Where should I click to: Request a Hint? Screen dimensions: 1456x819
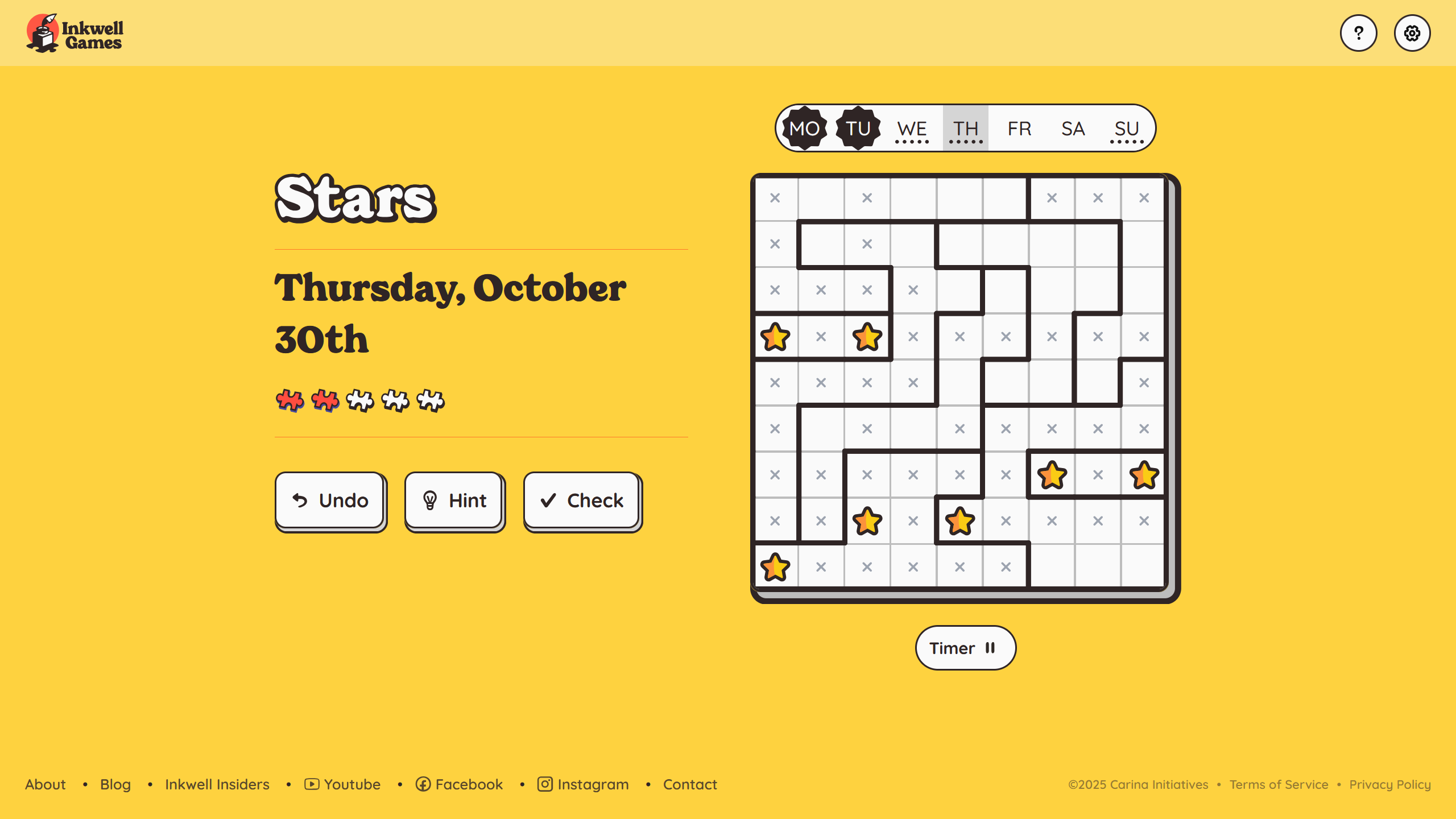tap(454, 500)
